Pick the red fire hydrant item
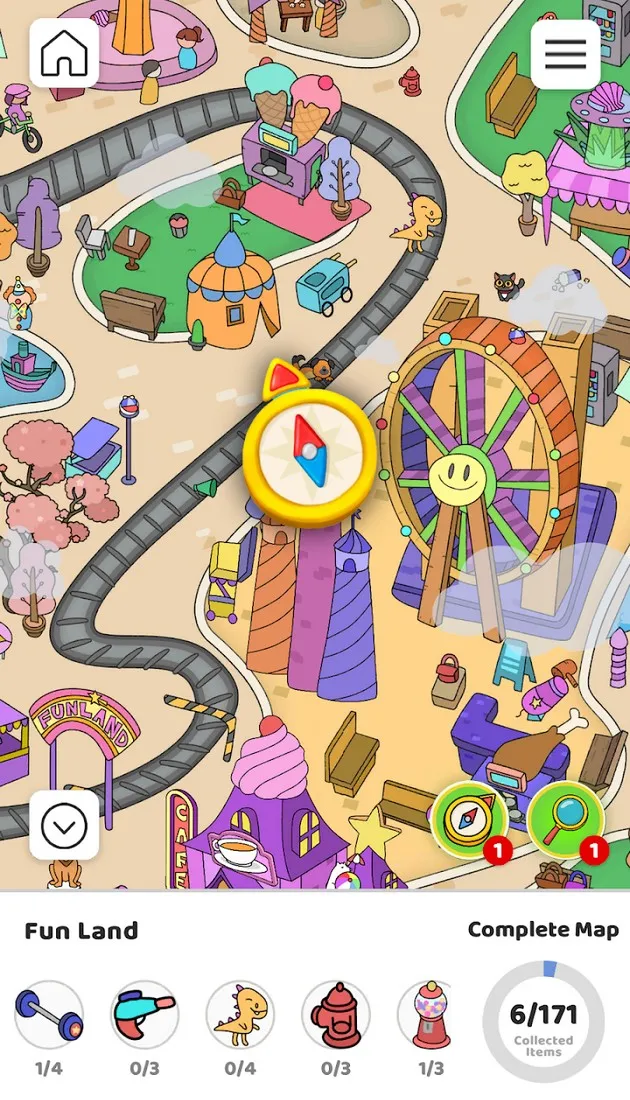The width and height of the screenshot is (630, 1100). (336, 1014)
